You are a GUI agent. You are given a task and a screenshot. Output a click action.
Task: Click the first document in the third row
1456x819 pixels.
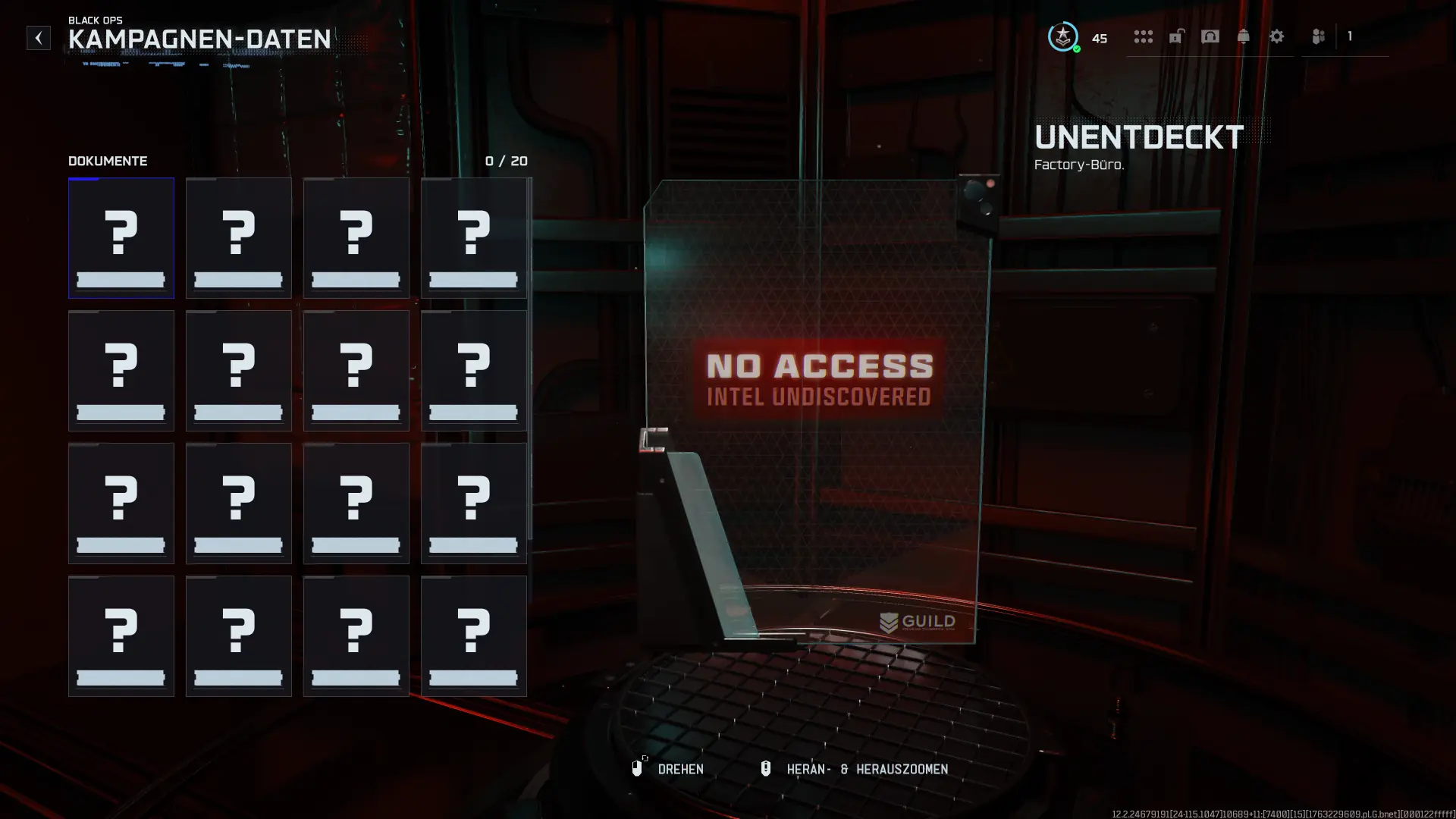121,503
